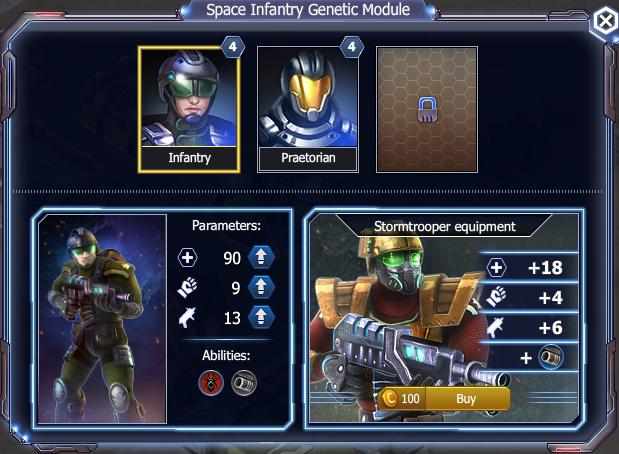Click the bonus ability icon in Stormtrooper equipment
The width and height of the screenshot is (619, 454).
coord(550,357)
